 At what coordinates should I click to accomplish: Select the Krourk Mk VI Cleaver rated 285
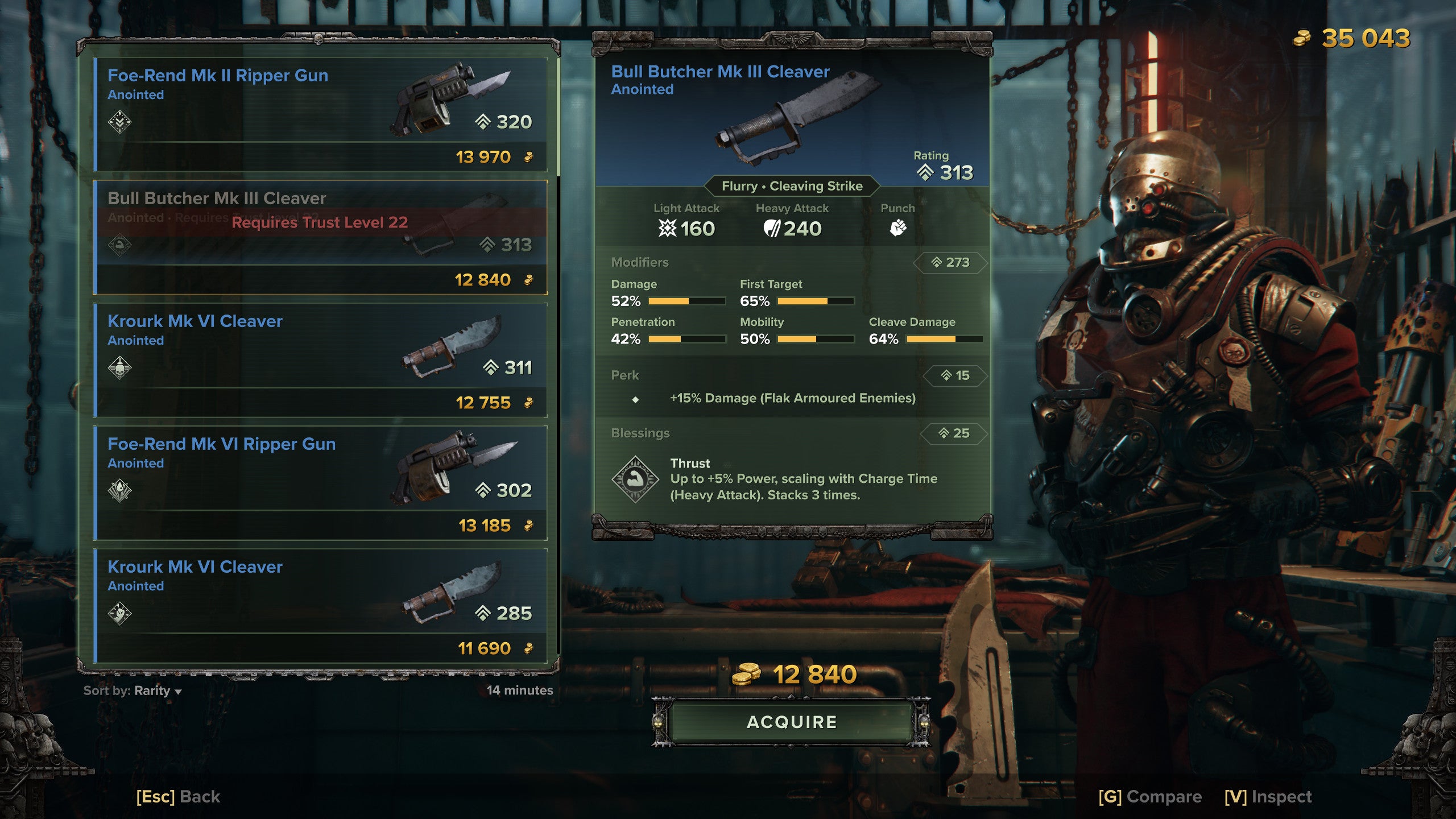click(320, 606)
